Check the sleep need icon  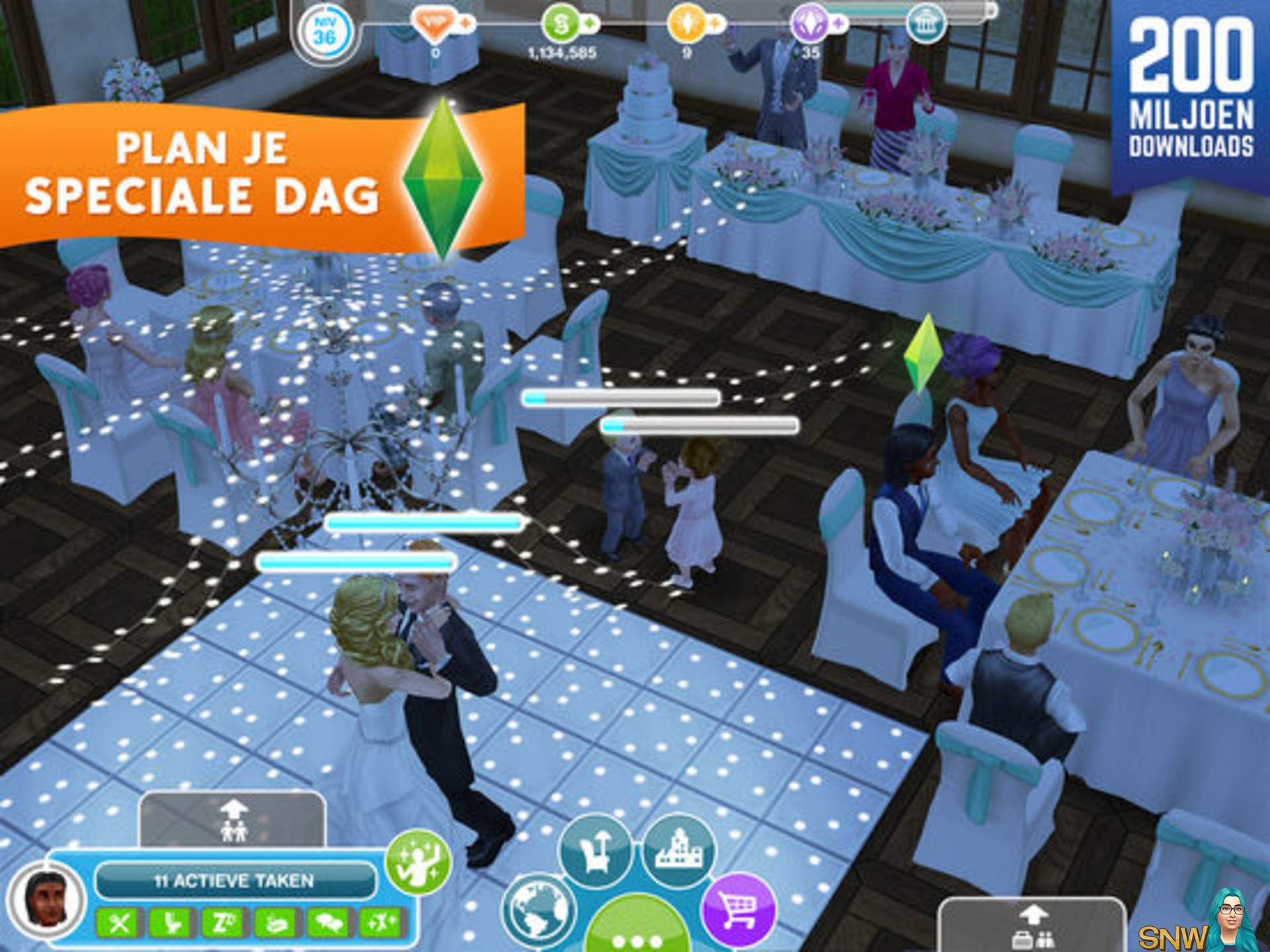(x=224, y=923)
